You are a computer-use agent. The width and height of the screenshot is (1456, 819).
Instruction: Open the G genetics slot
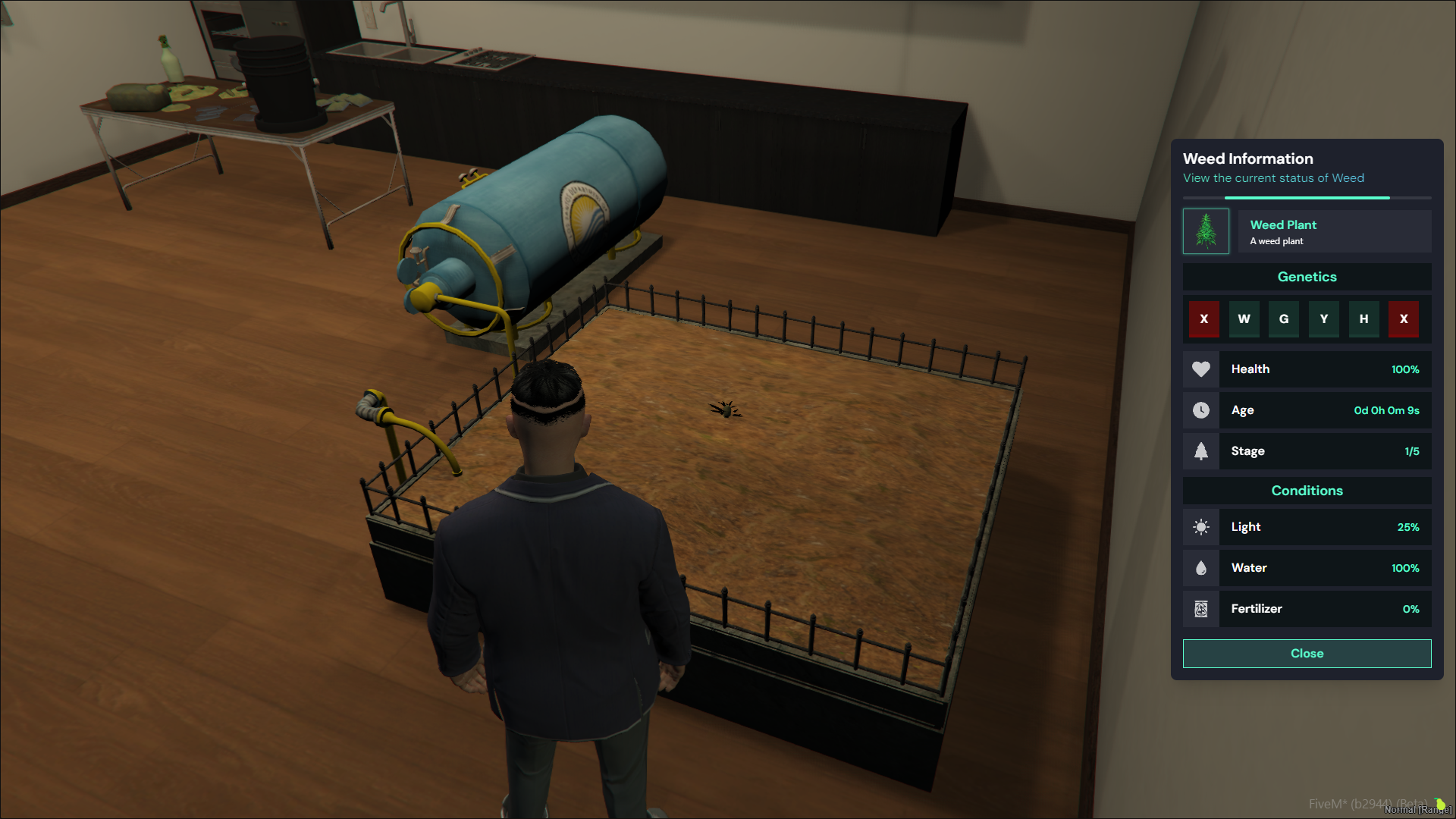1284,319
